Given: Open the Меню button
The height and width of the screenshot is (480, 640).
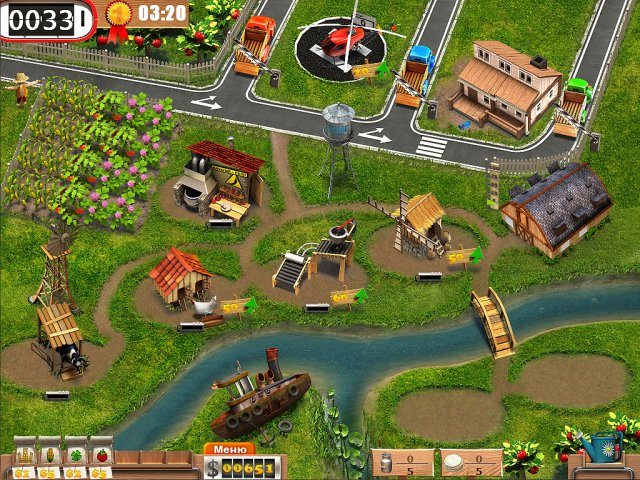Looking at the screenshot, I should 229,449.
